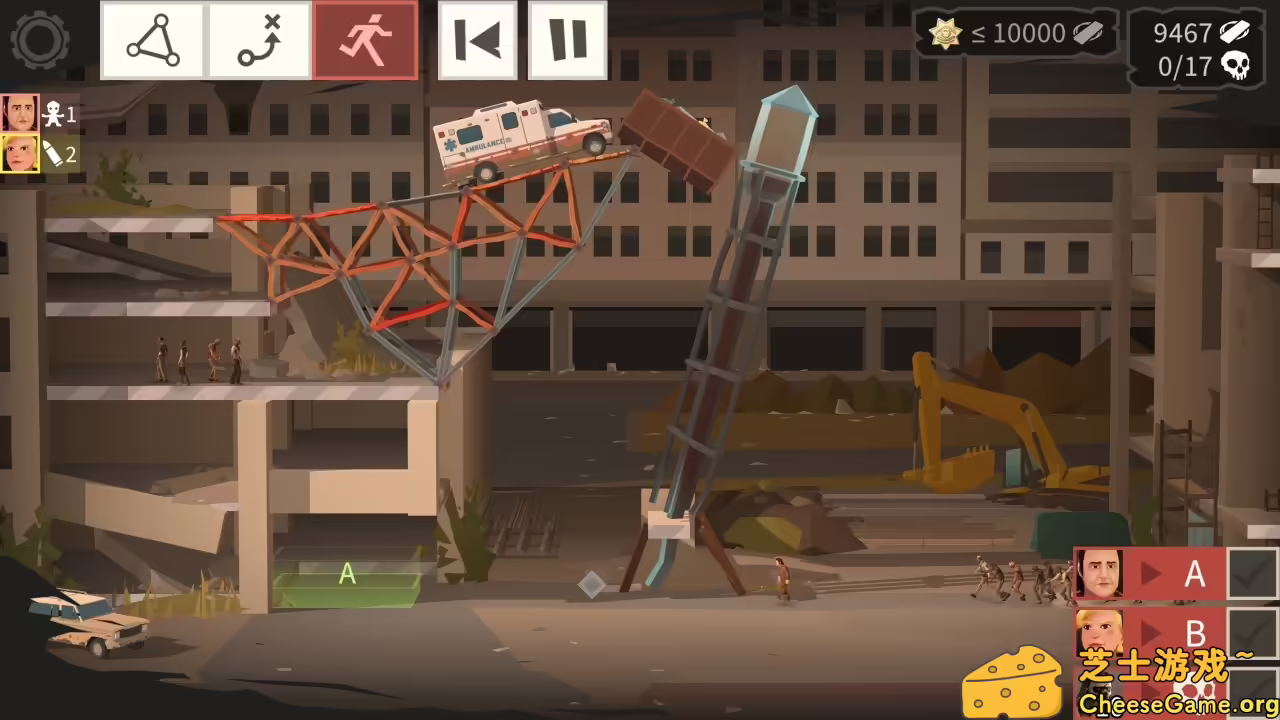1280x720 pixels.
Task: Select the survivor portrait in top-left panel
Action: [x=20, y=113]
